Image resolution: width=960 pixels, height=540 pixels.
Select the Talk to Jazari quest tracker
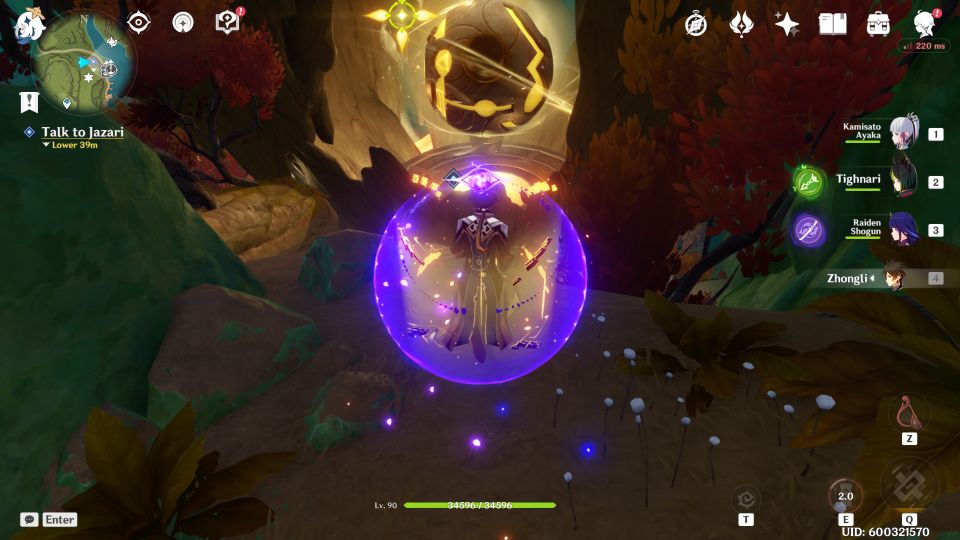pos(82,132)
